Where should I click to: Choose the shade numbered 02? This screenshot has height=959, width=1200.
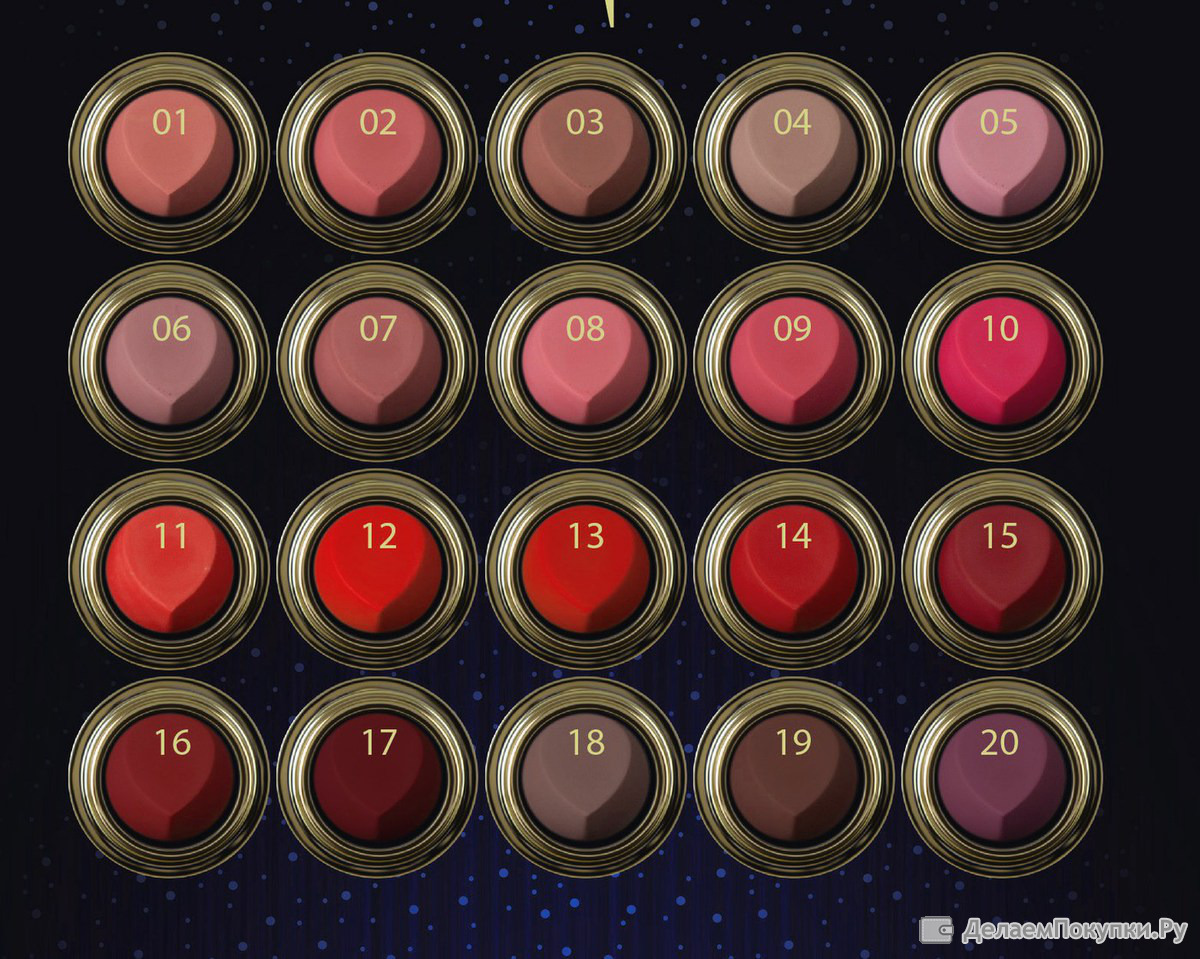(378, 155)
